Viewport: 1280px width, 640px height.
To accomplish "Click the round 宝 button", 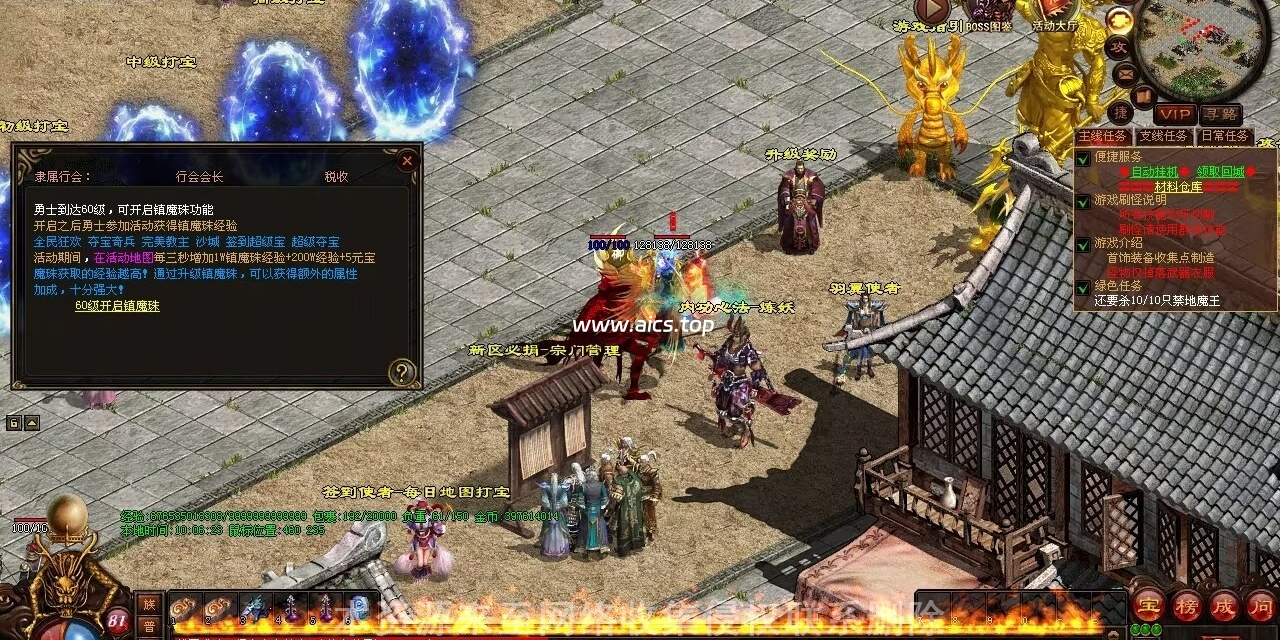I will click(x=1146, y=604).
